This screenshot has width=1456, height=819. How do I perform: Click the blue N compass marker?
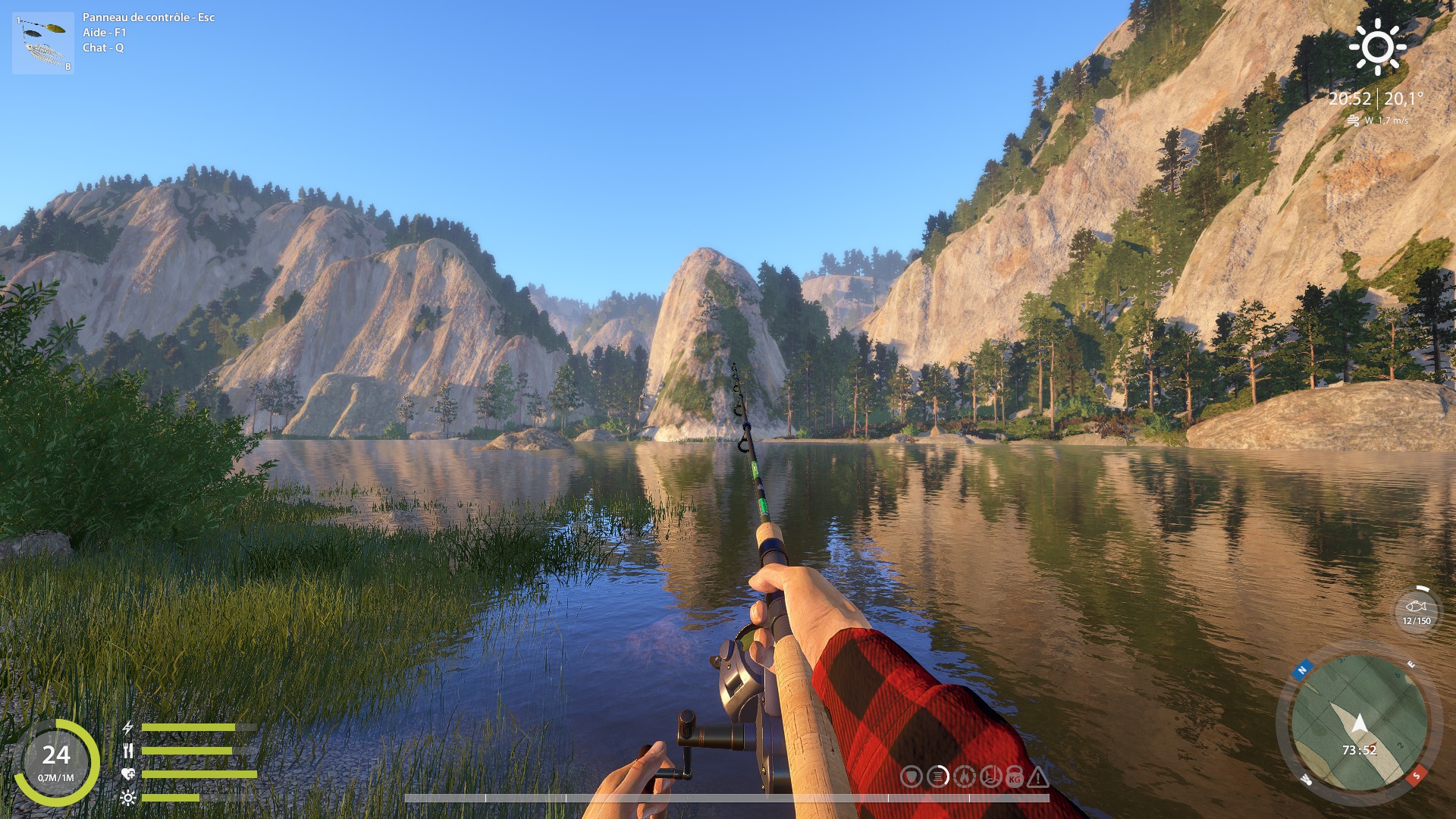(x=1302, y=670)
